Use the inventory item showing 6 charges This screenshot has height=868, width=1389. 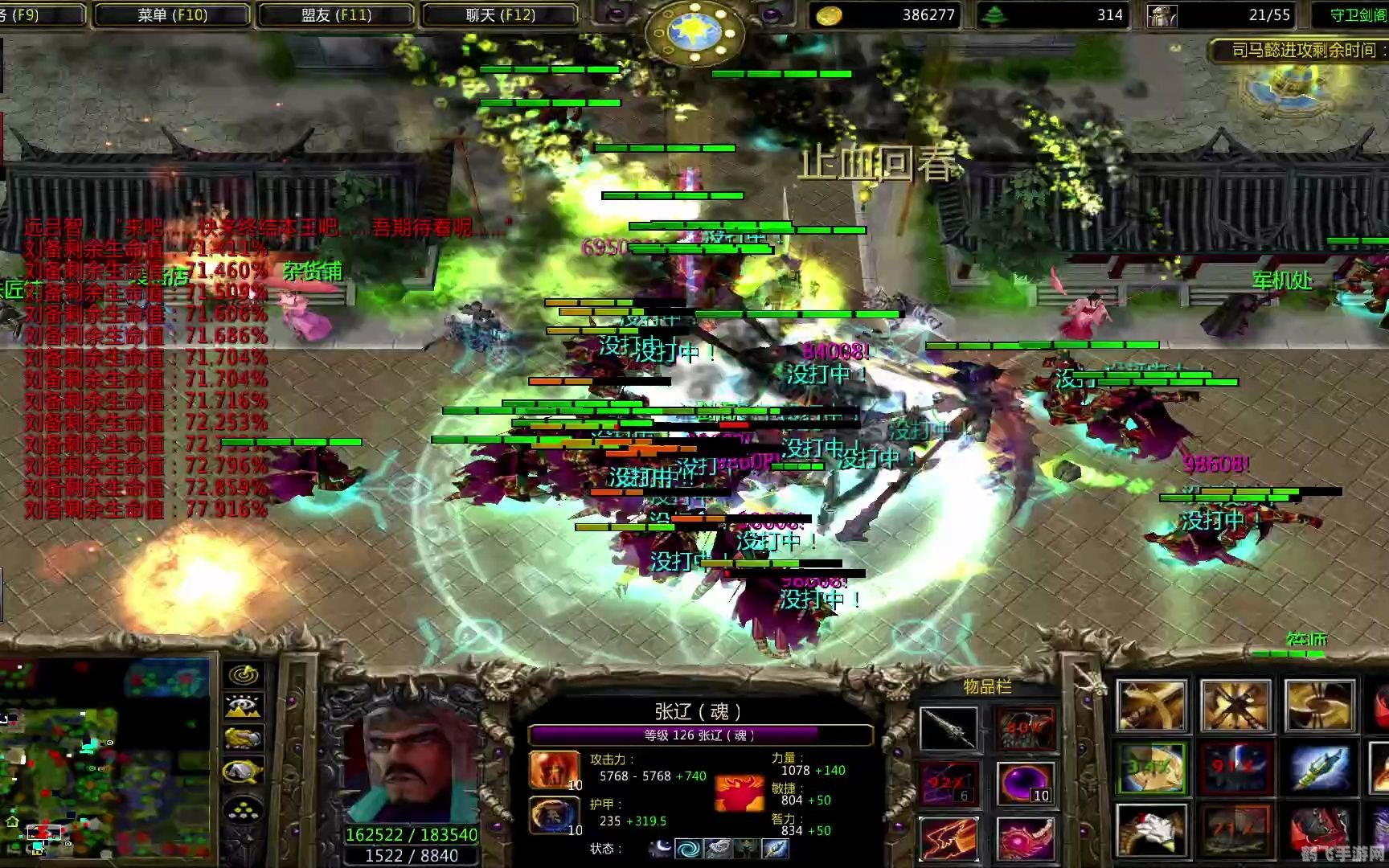[949, 783]
